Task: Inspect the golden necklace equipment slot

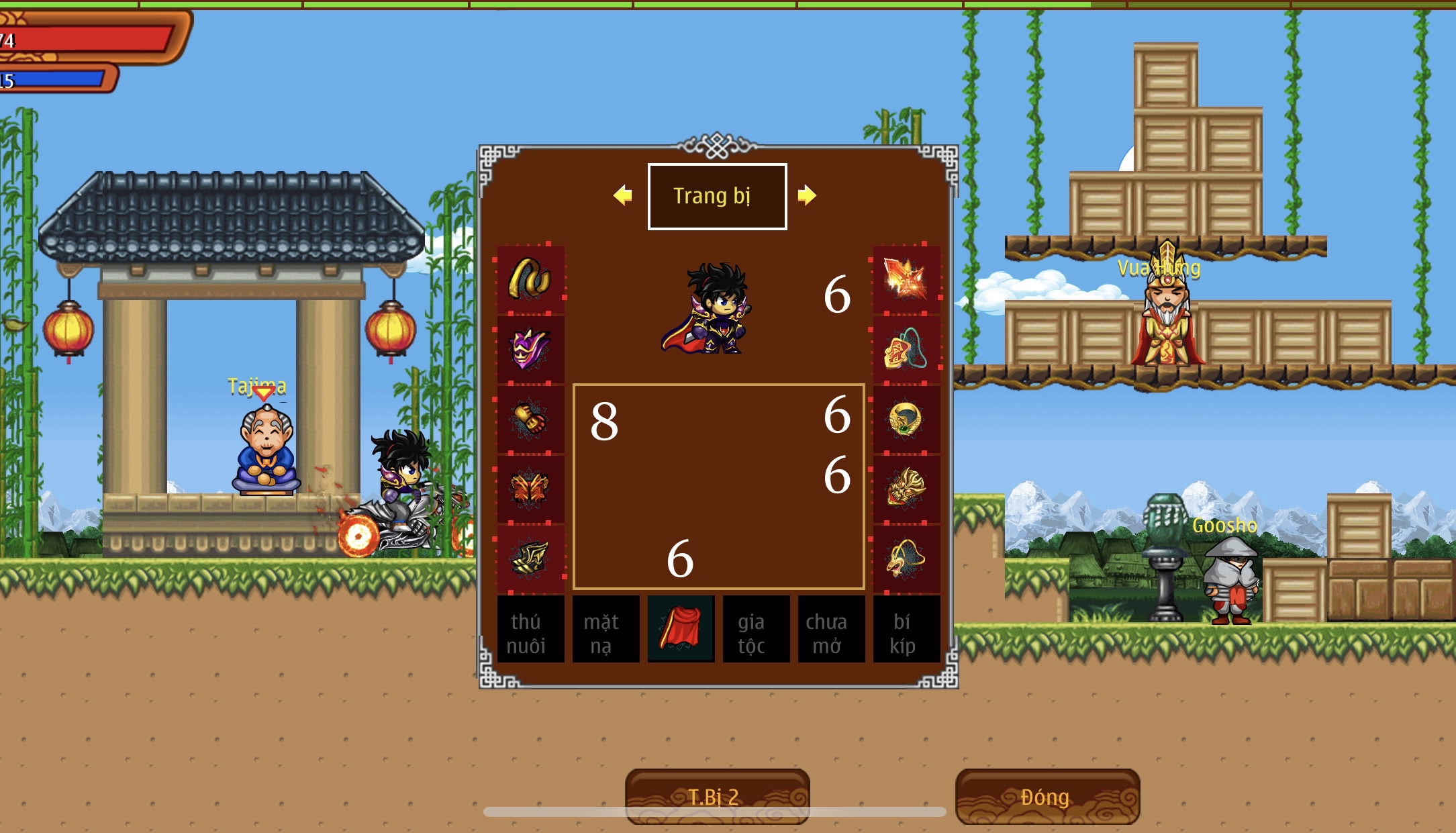Action: (906, 558)
